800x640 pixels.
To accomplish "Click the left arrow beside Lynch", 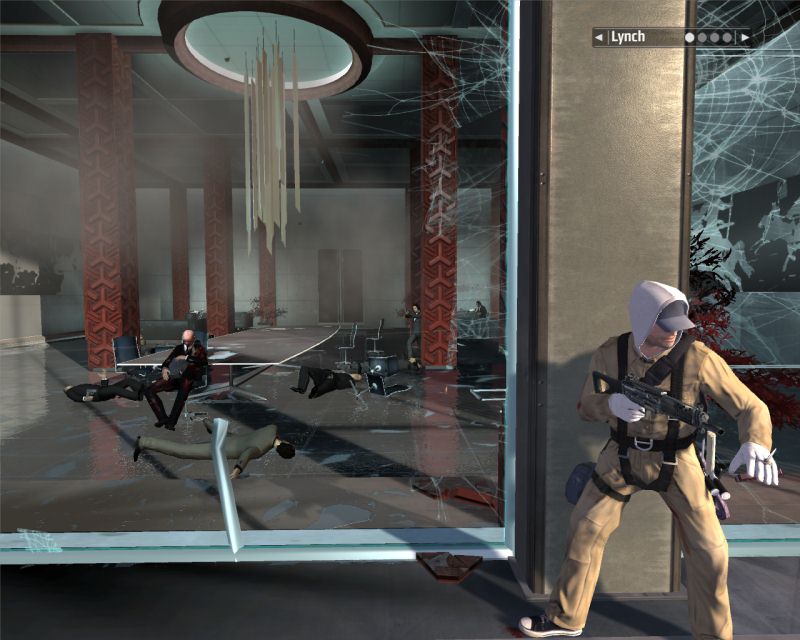I will tap(599, 37).
